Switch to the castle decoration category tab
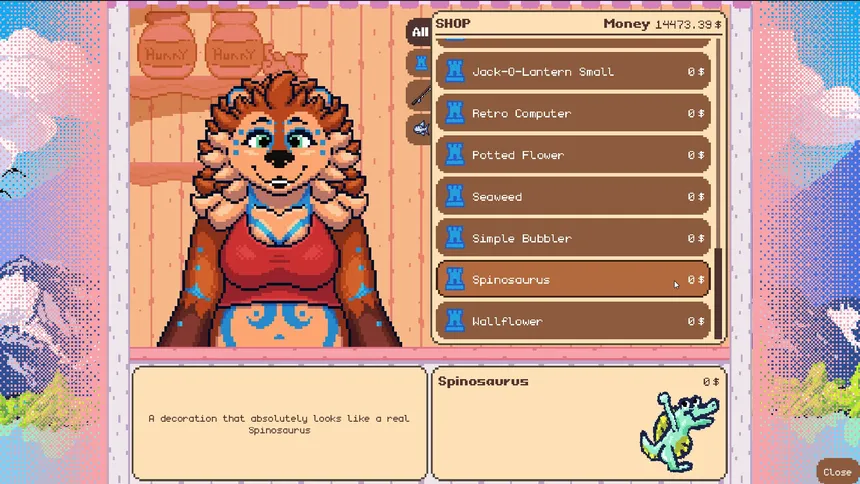The width and height of the screenshot is (860, 484). (x=420, y=64)
